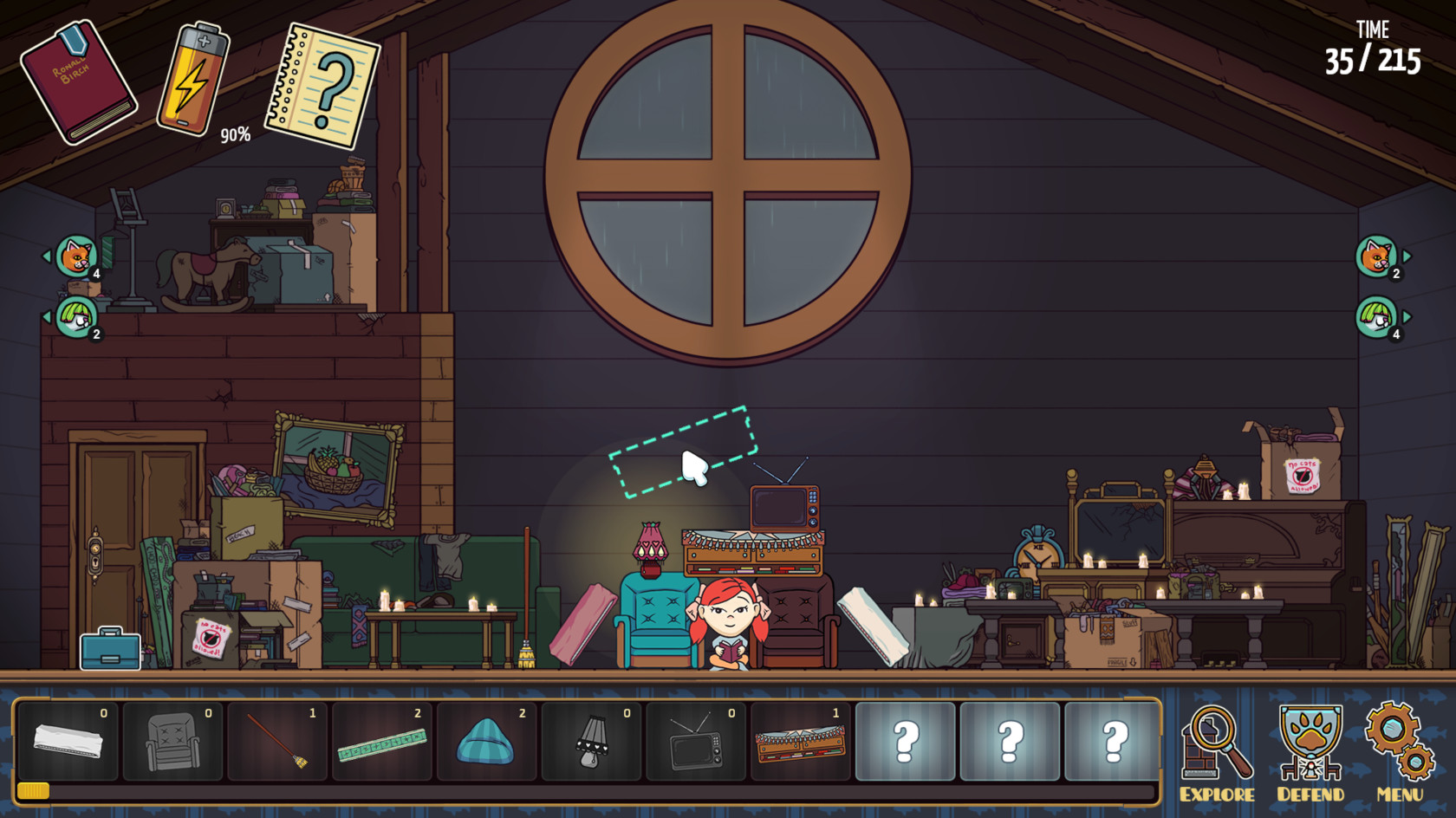Expand the left orange cat indicator
The width and height of the screenshot is (1456, 818).
pos(74,256)
